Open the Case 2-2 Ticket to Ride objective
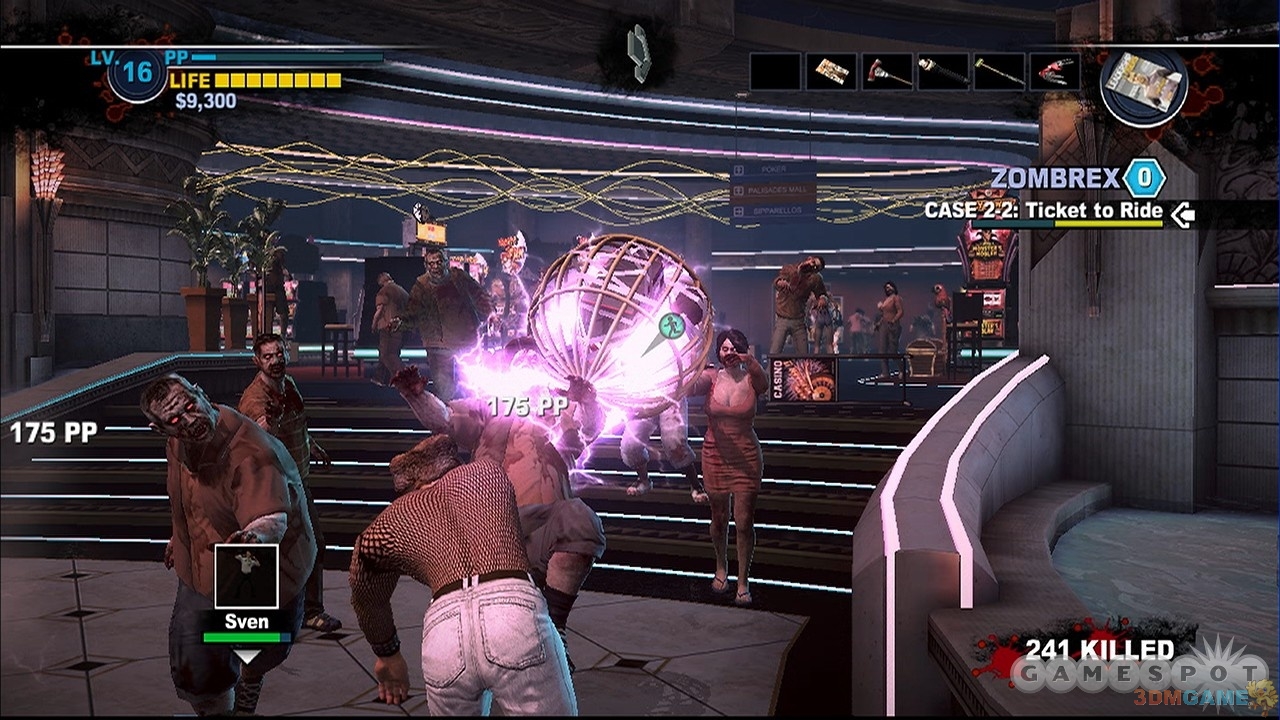 tap(1043, 211)
